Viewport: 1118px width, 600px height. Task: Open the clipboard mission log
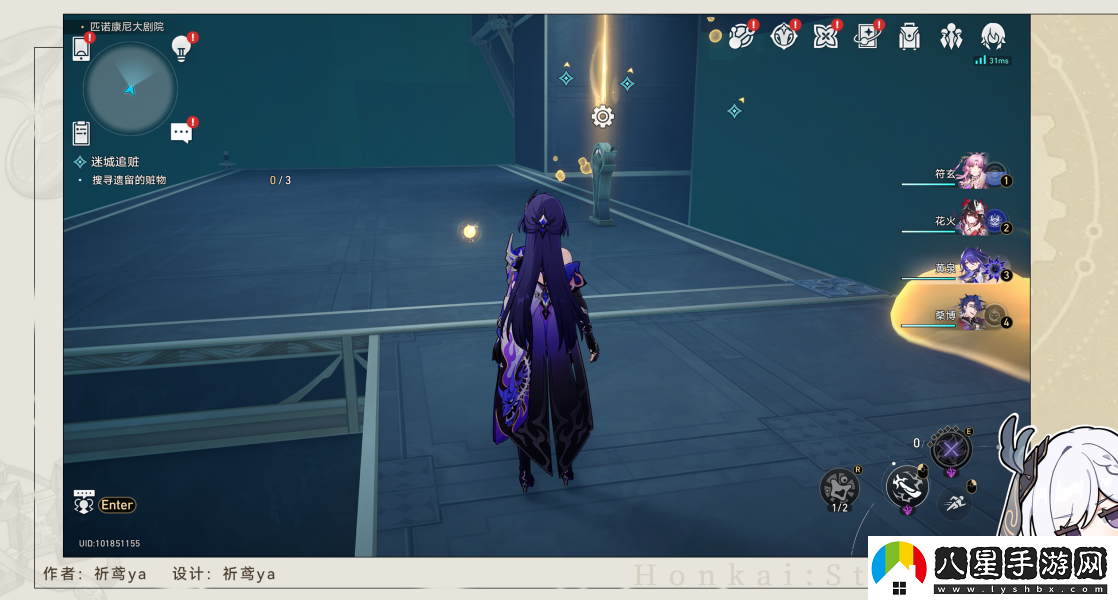(81, 132)
